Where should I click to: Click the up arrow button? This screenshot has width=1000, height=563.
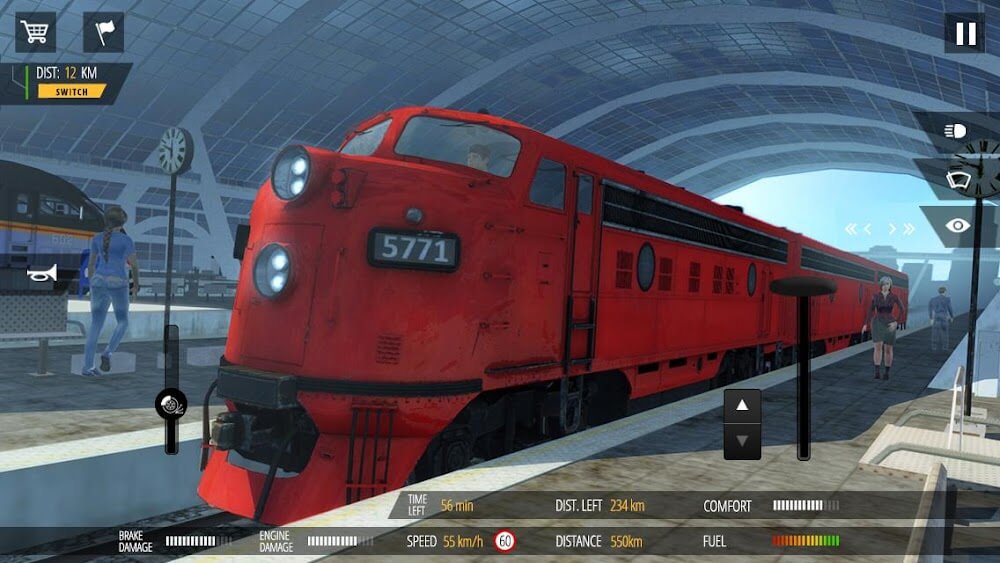(742, 406)
